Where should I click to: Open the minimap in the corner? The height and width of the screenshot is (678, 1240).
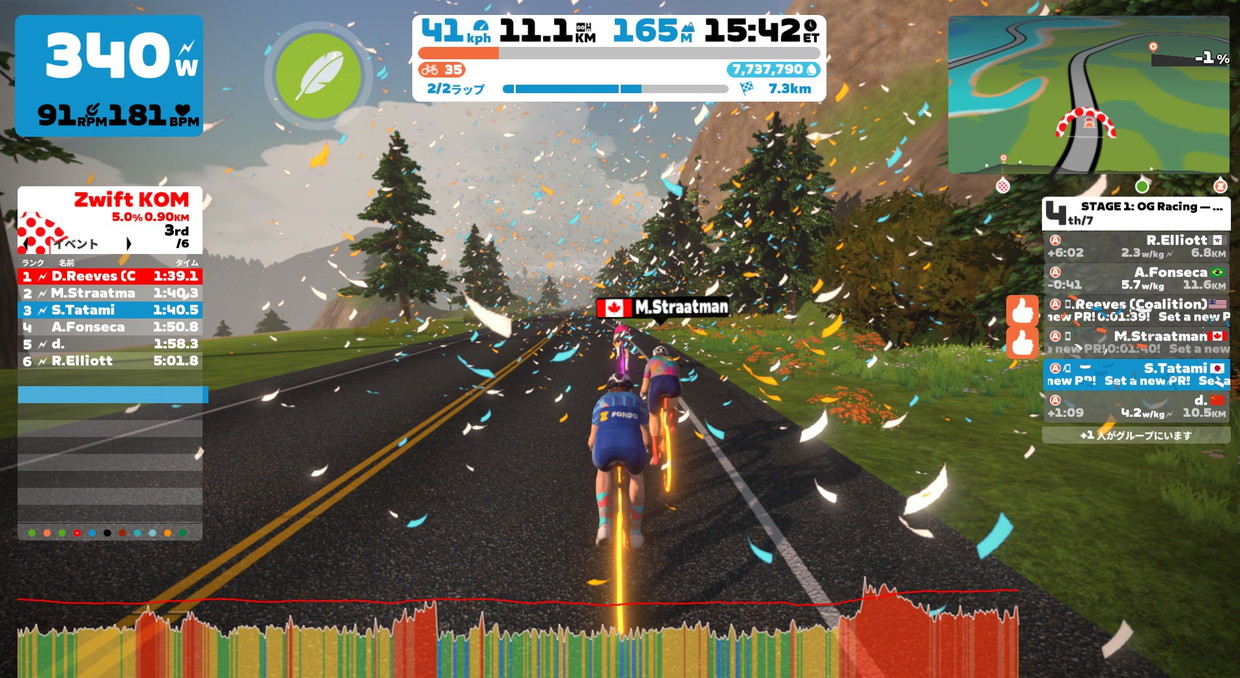tap(1088, 95)
